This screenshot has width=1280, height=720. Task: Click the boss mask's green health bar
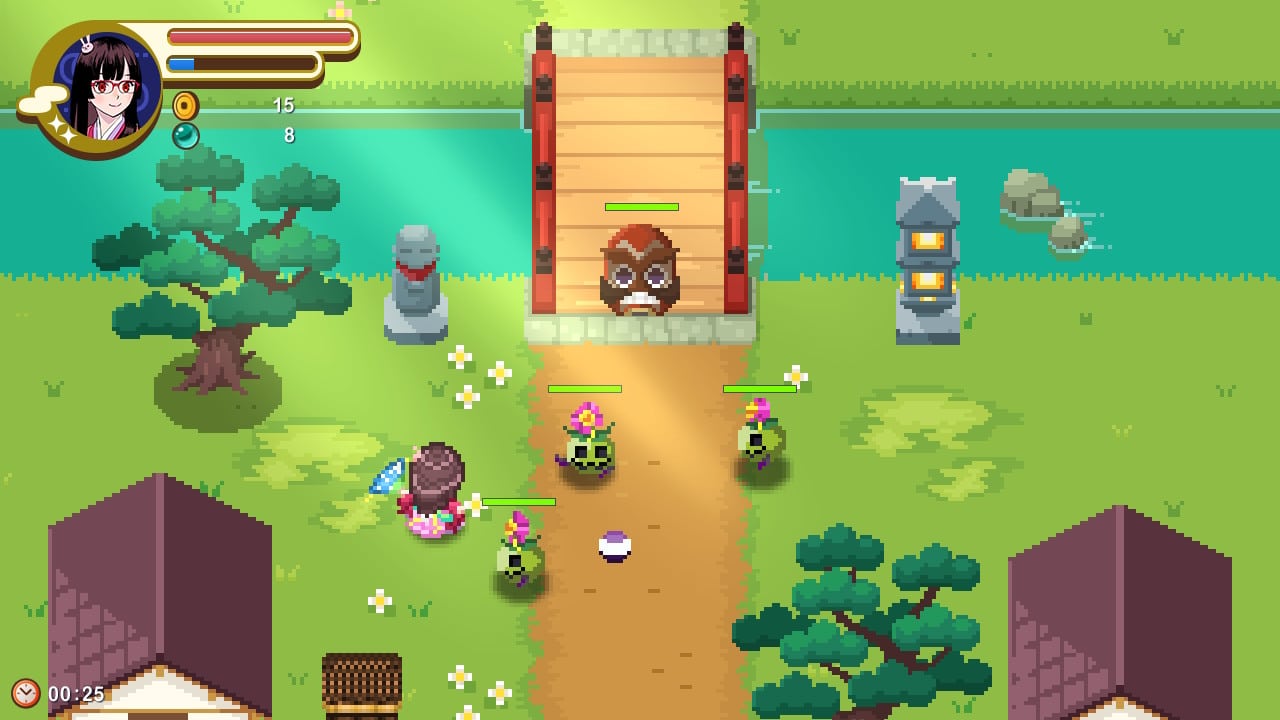point(640,207)
